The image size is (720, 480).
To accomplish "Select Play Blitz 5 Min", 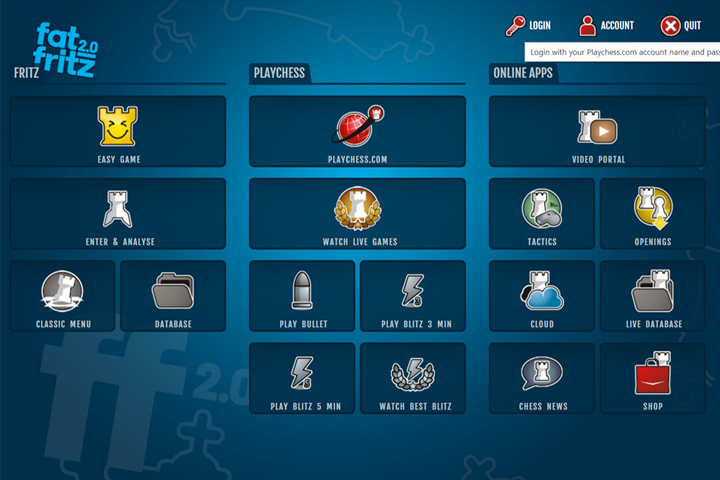I will coord(302,378).
